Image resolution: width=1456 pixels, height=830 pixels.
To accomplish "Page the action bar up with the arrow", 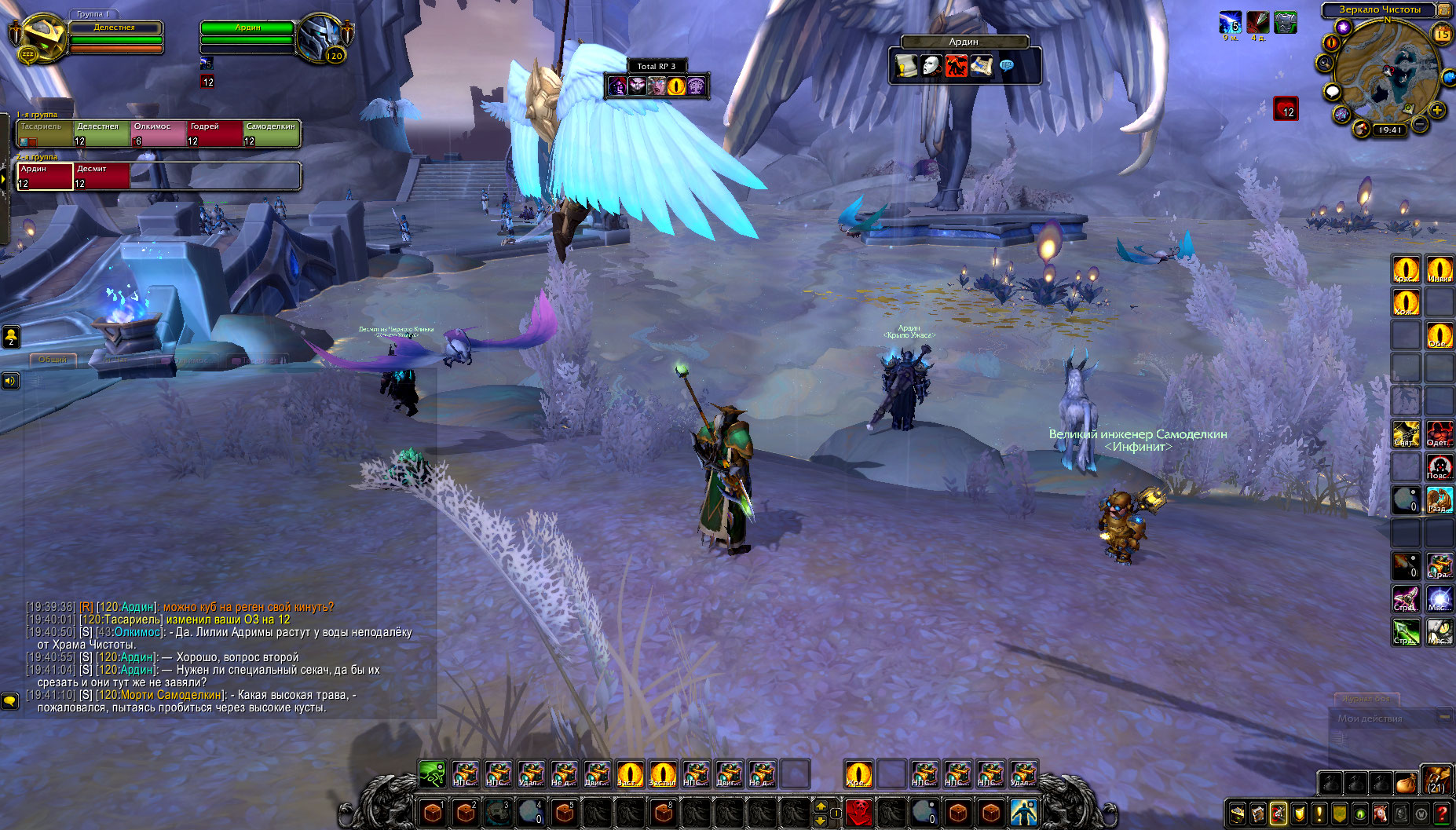I will click(x=821, y=806).
